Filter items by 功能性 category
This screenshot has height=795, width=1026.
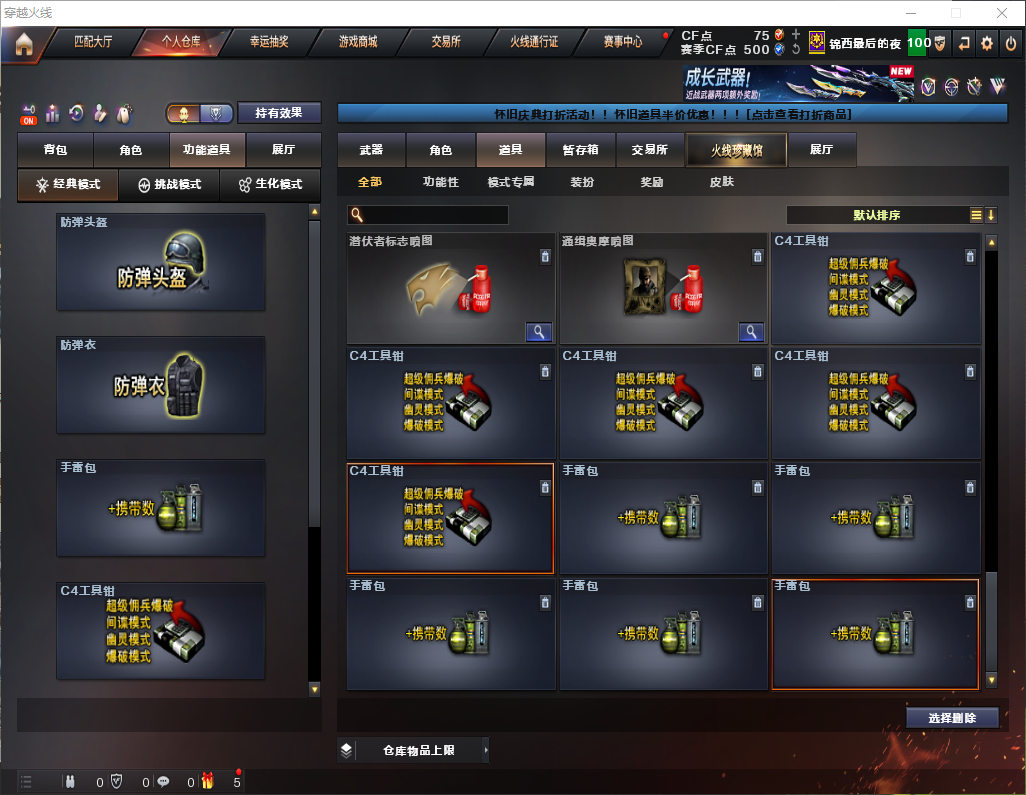click(x=440, y=182)
